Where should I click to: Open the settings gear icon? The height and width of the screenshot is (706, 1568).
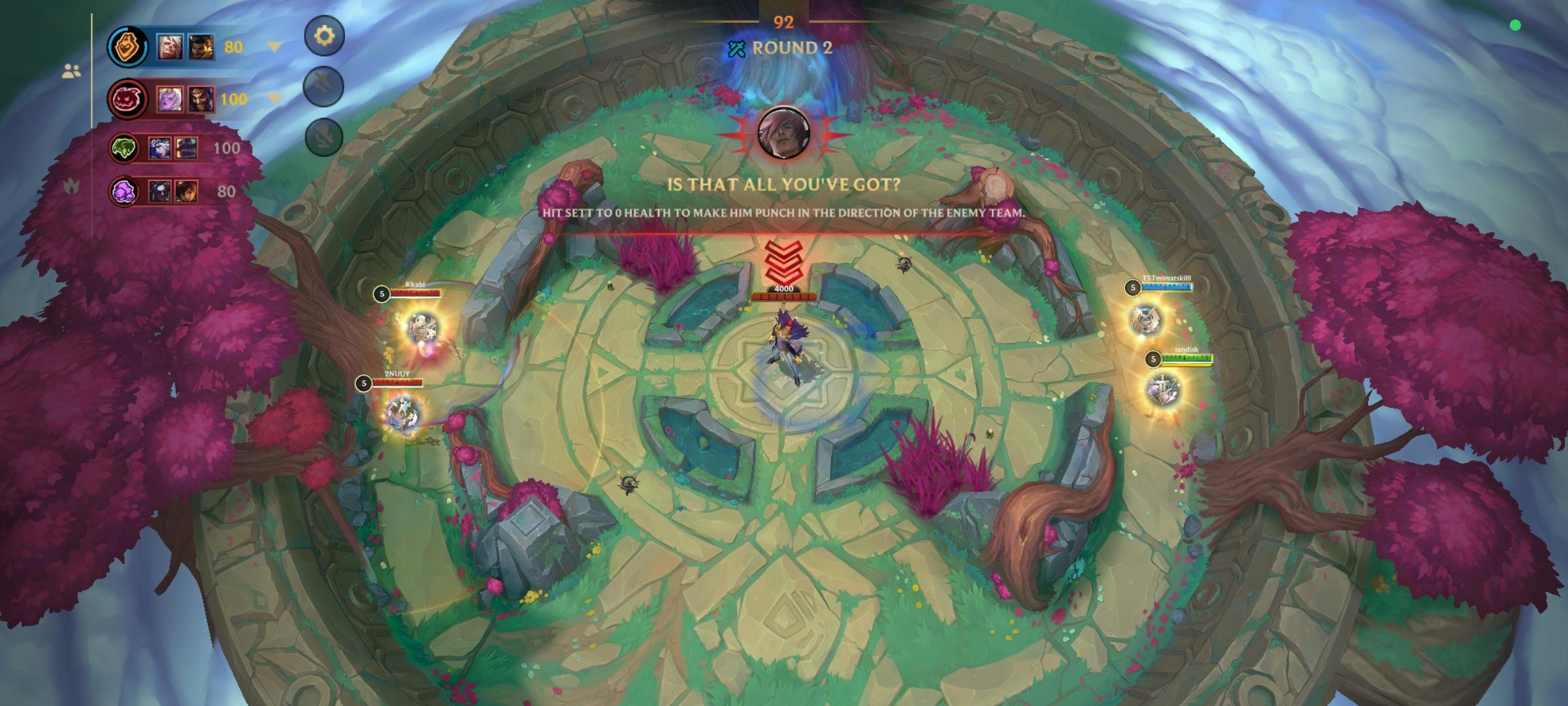coord(325,37)
